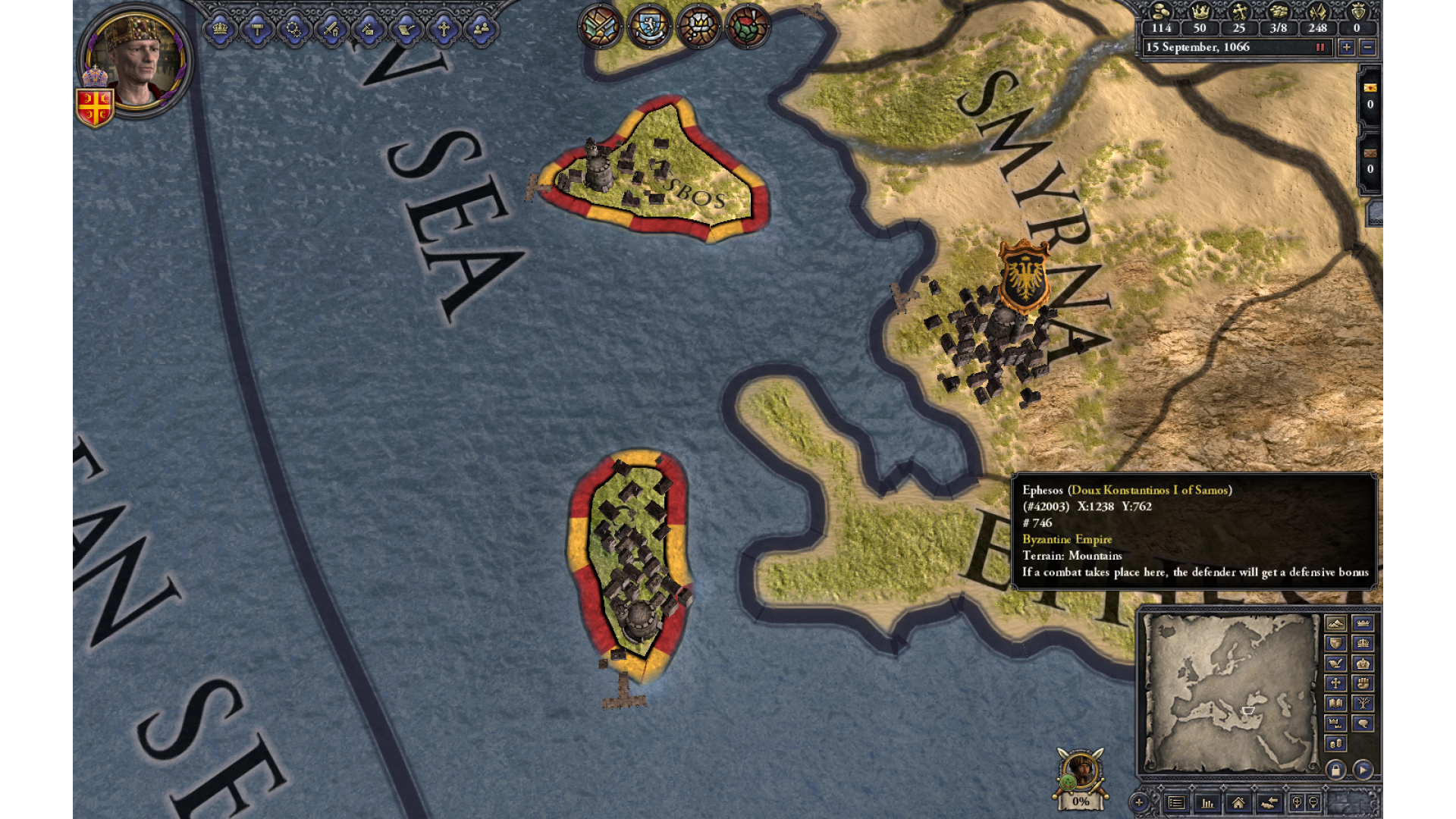1456x819 pixels.
Task: Select the coin stacks map mode
Action: pos(1335,743)
